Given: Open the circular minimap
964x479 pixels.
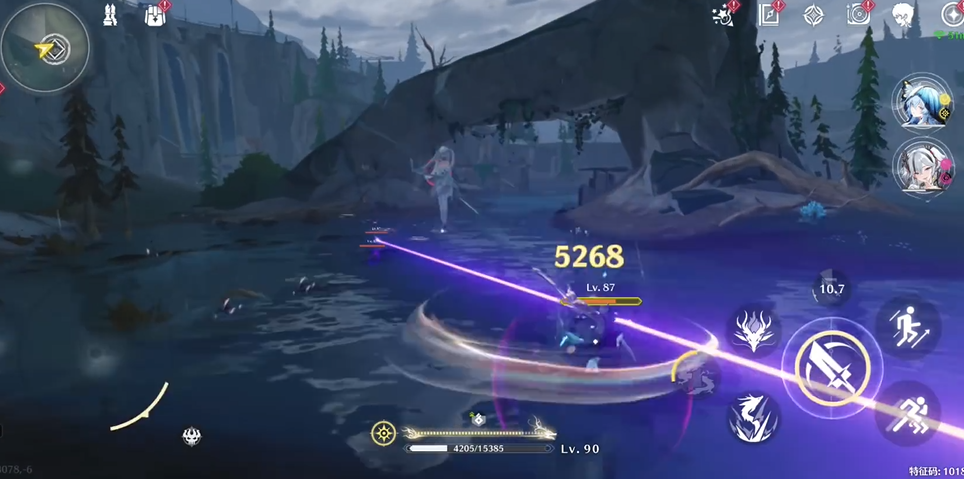Looking at the screenshot, I should click(x=45, y=46).
